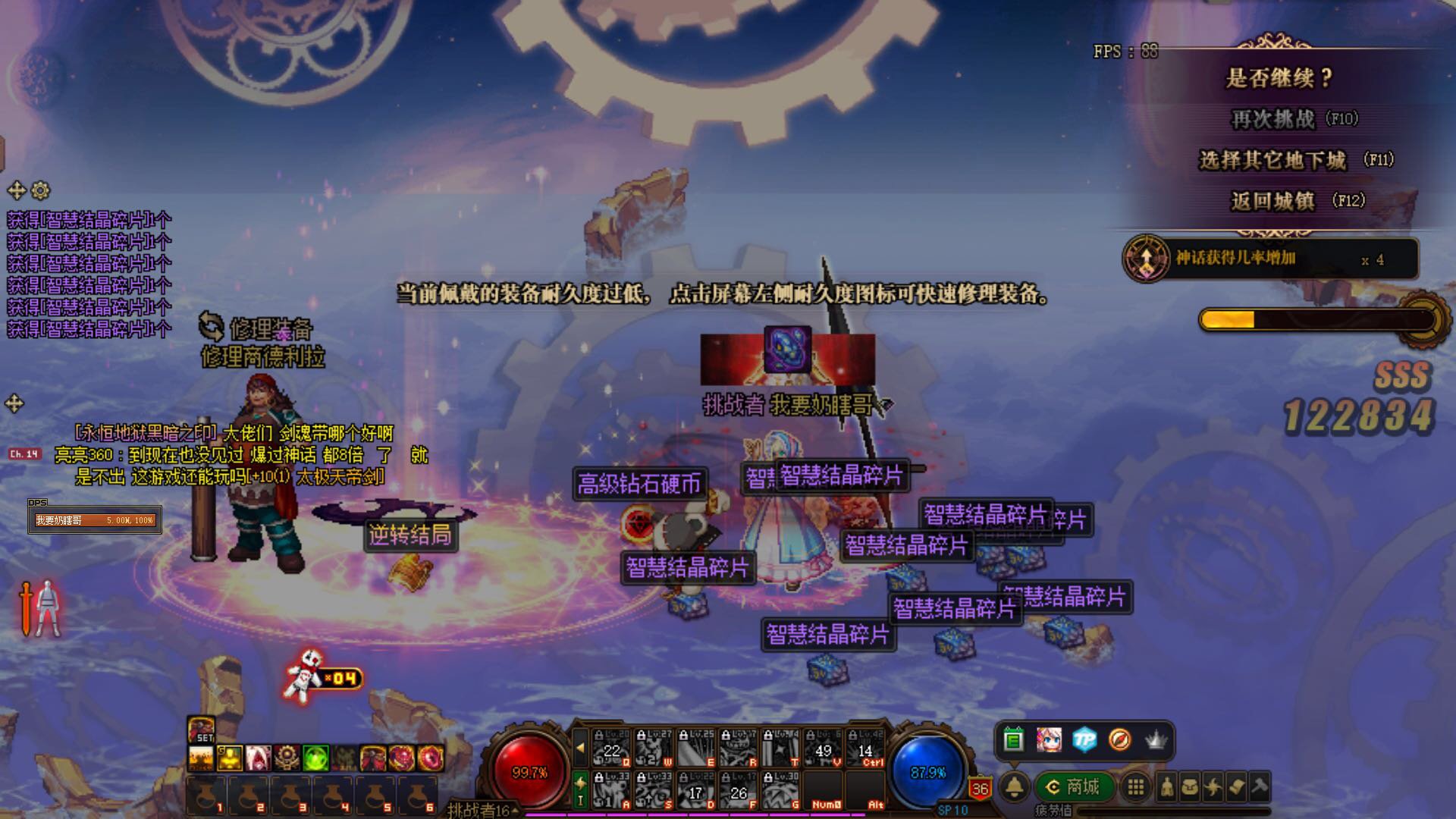Click the blue TP icon
This screenshot has width=1456, height=819.
pyautogui.click(x=1084, y=739)
